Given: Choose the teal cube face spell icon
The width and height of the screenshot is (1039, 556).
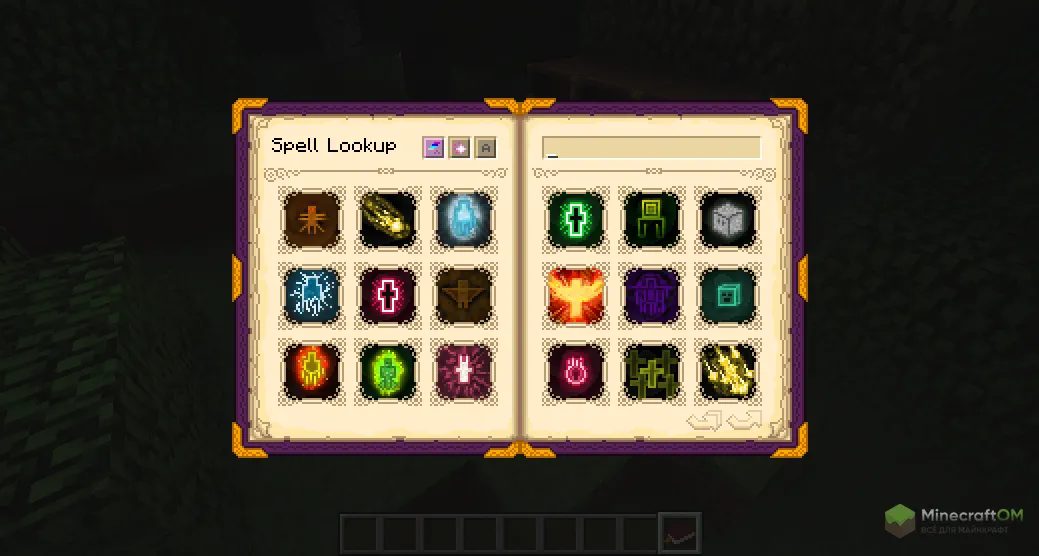Looking at the screenshot, I should coord(727,295).
